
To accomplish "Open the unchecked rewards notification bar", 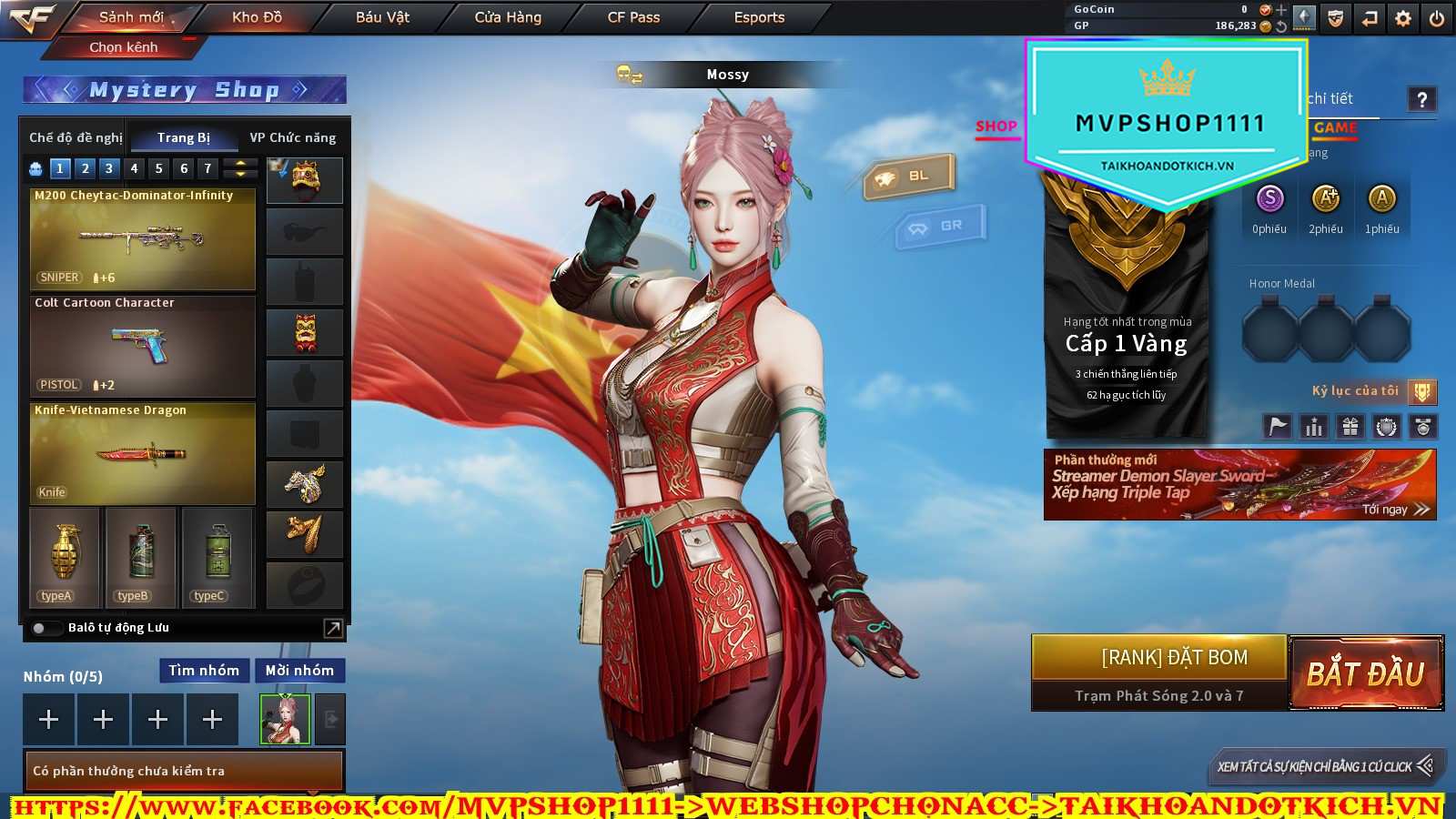I will click(x=184, y=771).
